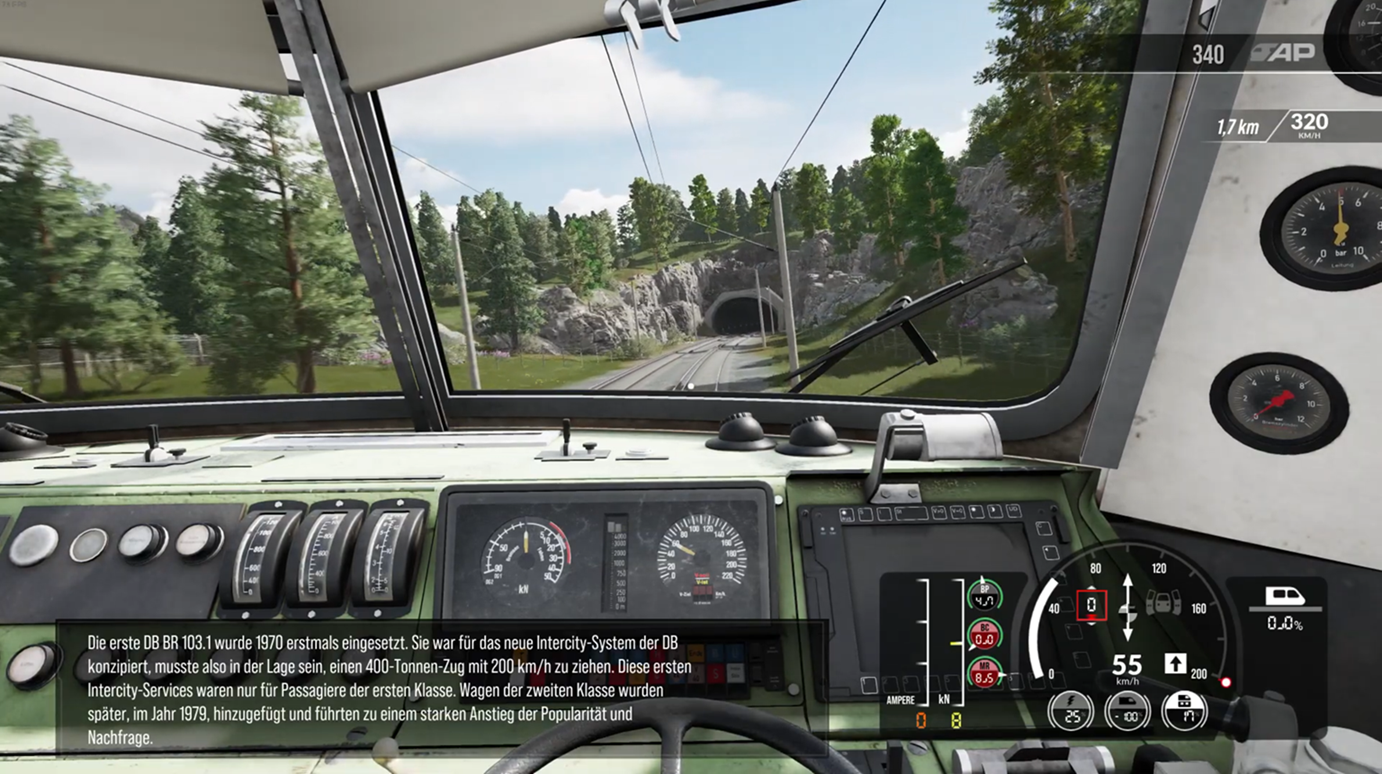Toggle the passenger doors icon
The height and width of the screenshot is (774, 1382).
coord(1163,603)
